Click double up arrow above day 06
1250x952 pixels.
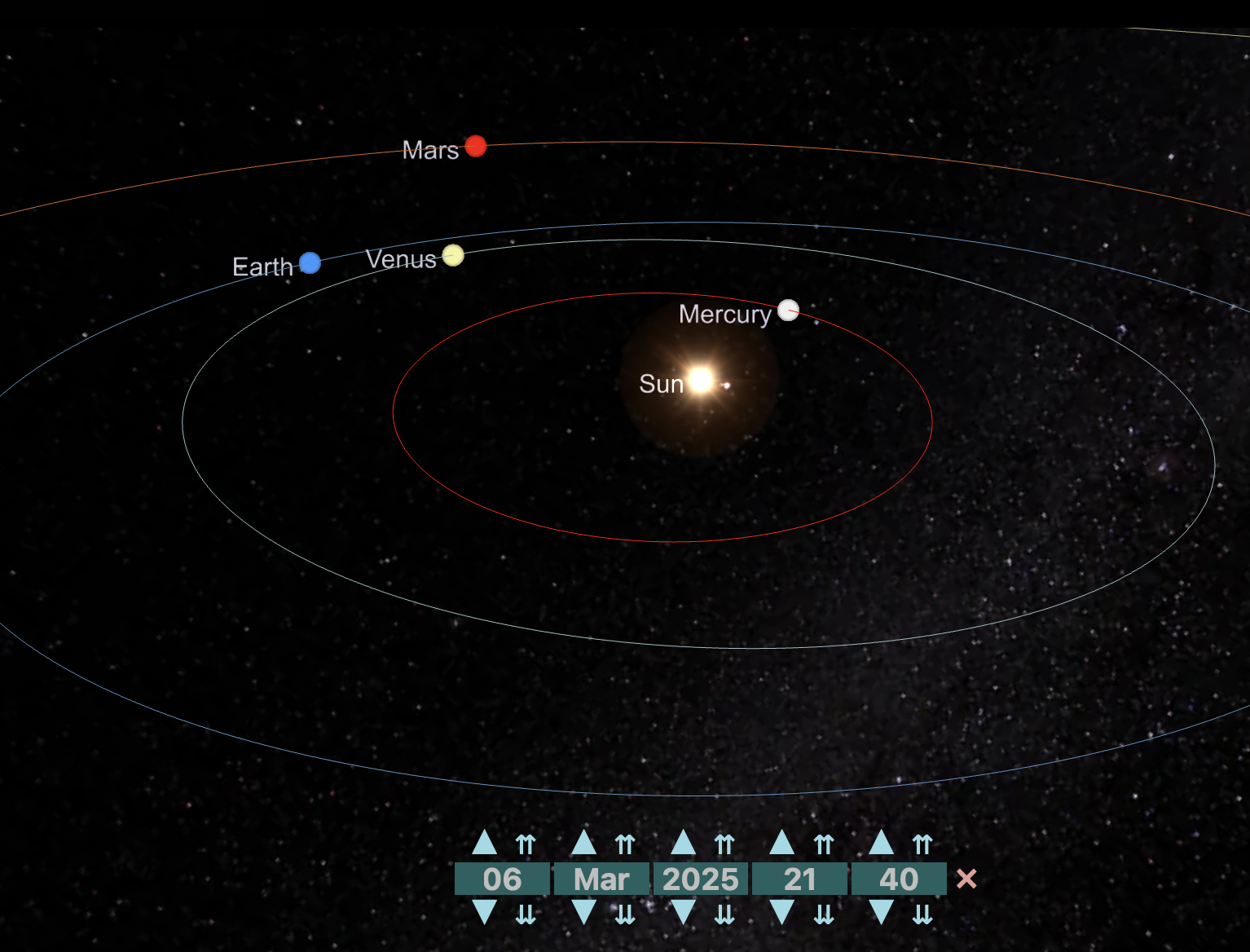tap(526, 844)
